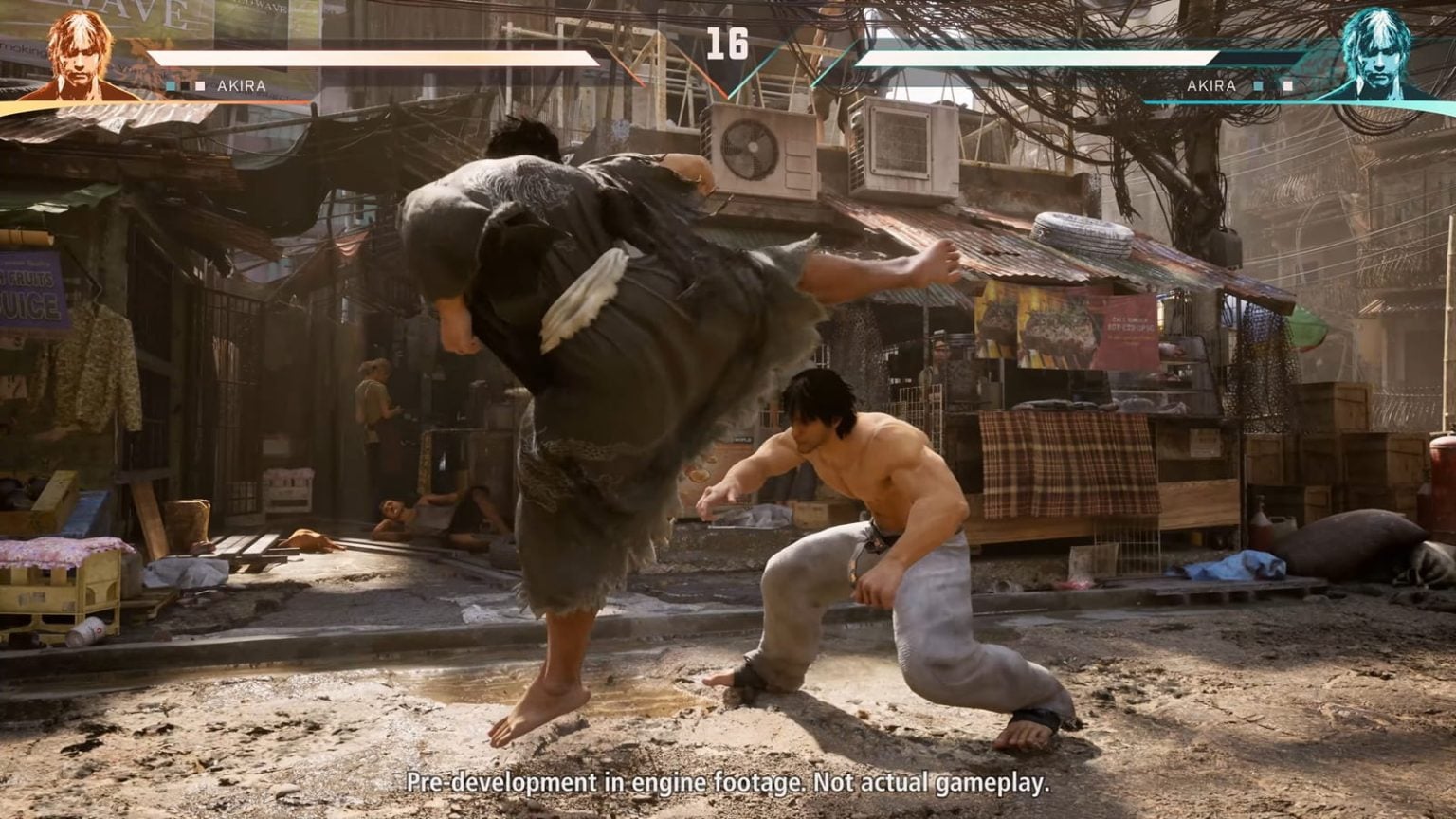Click the round win pips beside left AKIRA

(x=186, y=84)
